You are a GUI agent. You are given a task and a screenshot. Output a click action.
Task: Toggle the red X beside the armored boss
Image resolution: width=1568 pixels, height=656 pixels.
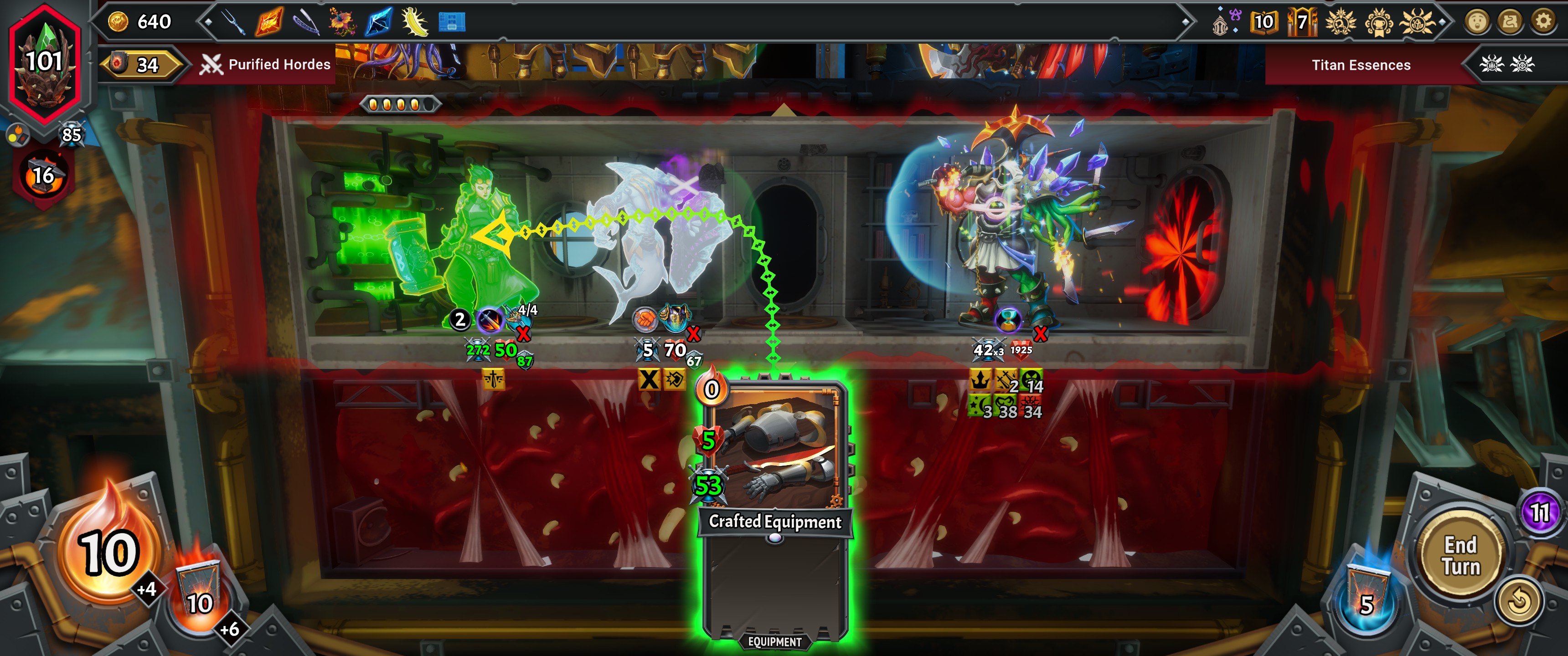(1041, 333)
